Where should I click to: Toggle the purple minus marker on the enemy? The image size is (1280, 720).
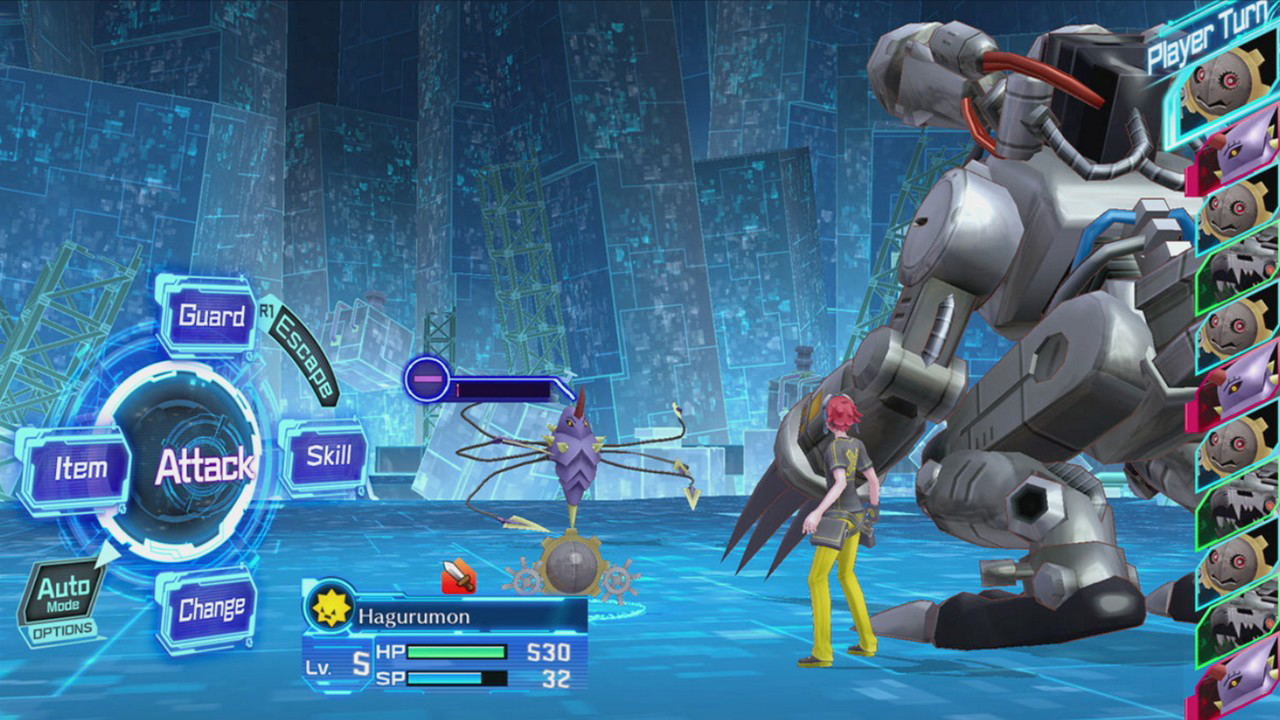click(428, 379)
